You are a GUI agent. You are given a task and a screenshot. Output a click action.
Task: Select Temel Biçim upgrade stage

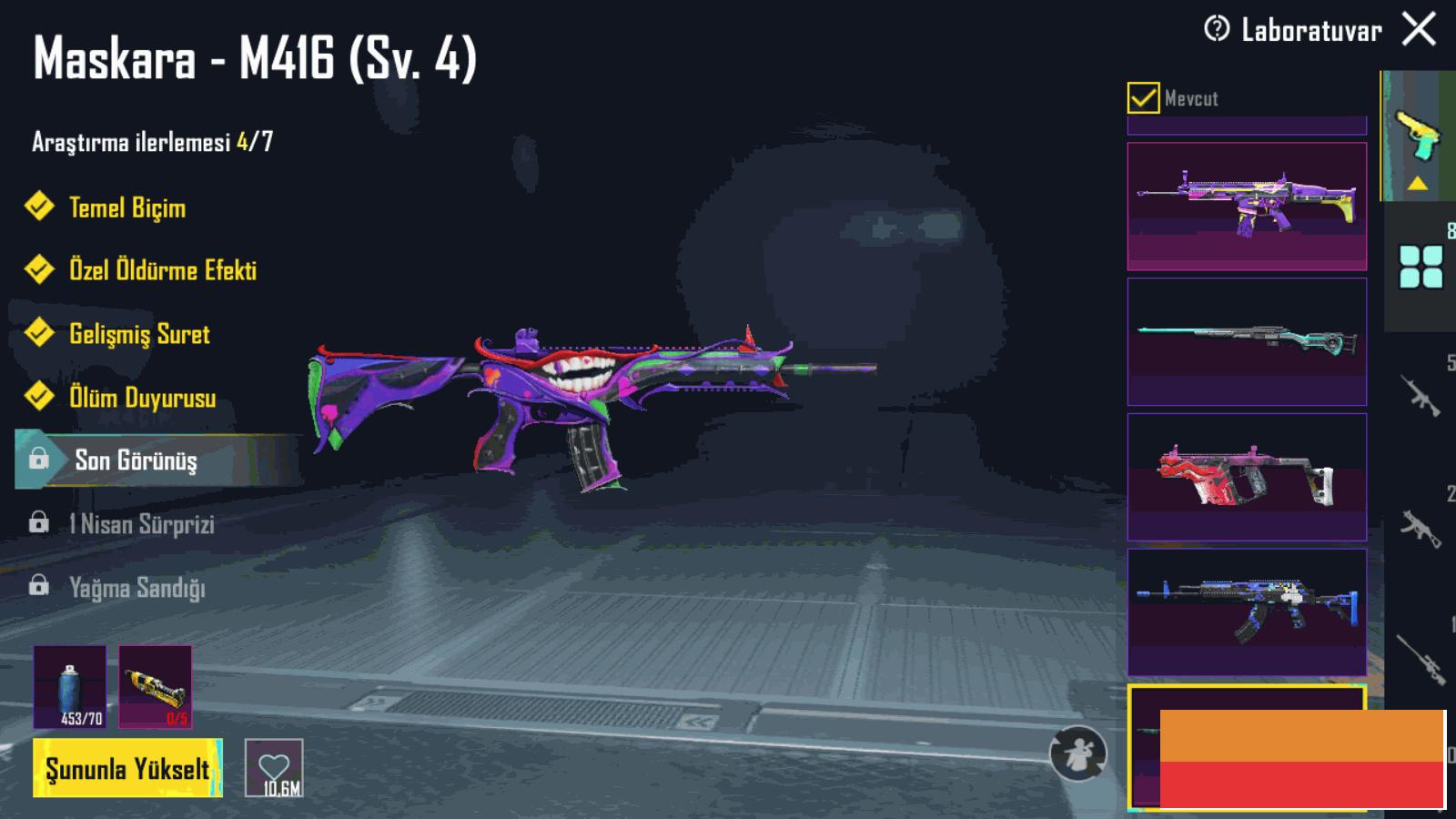(127, 207)
